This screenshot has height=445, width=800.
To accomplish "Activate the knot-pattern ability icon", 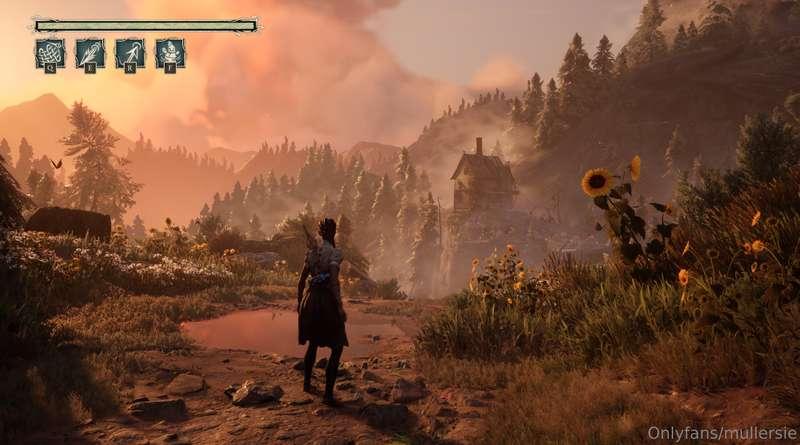I will click(49, 53).
